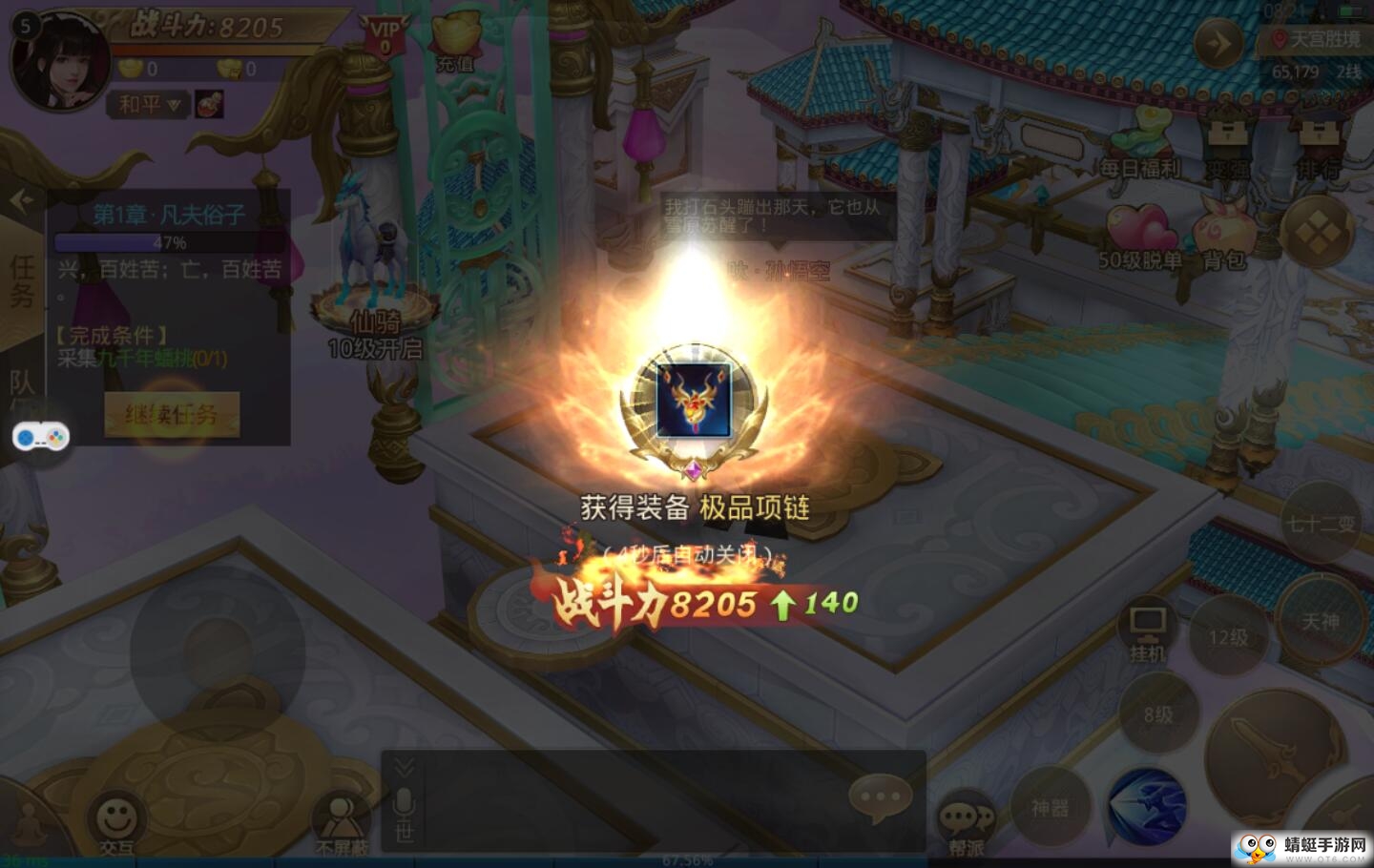Continue the quest with 继续任务
Image resolution: width=1374 pixels, height=868 pixels.
172,415
